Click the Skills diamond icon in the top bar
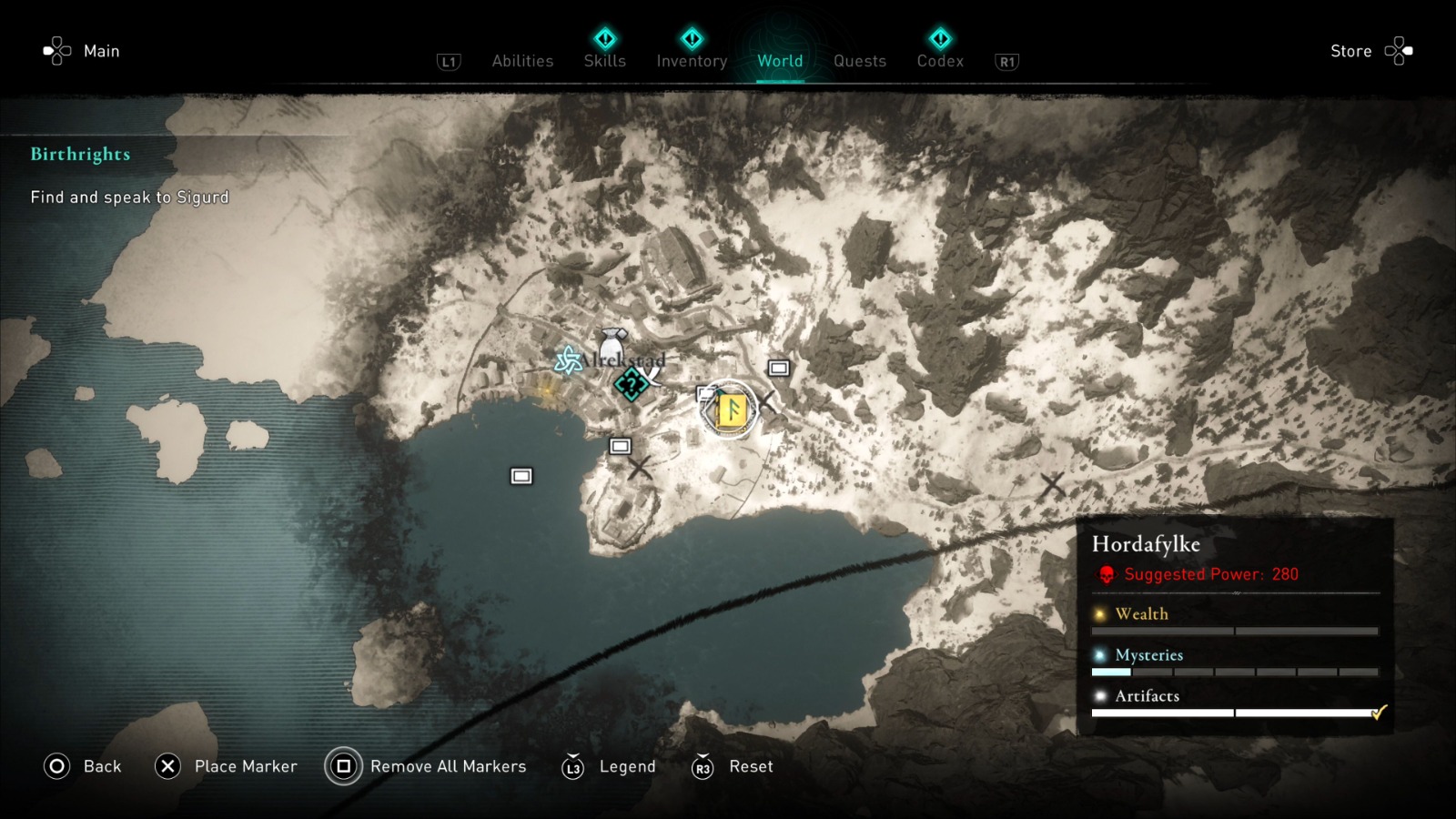This screenshot has width=1456, height=819. tap(605, 40)
